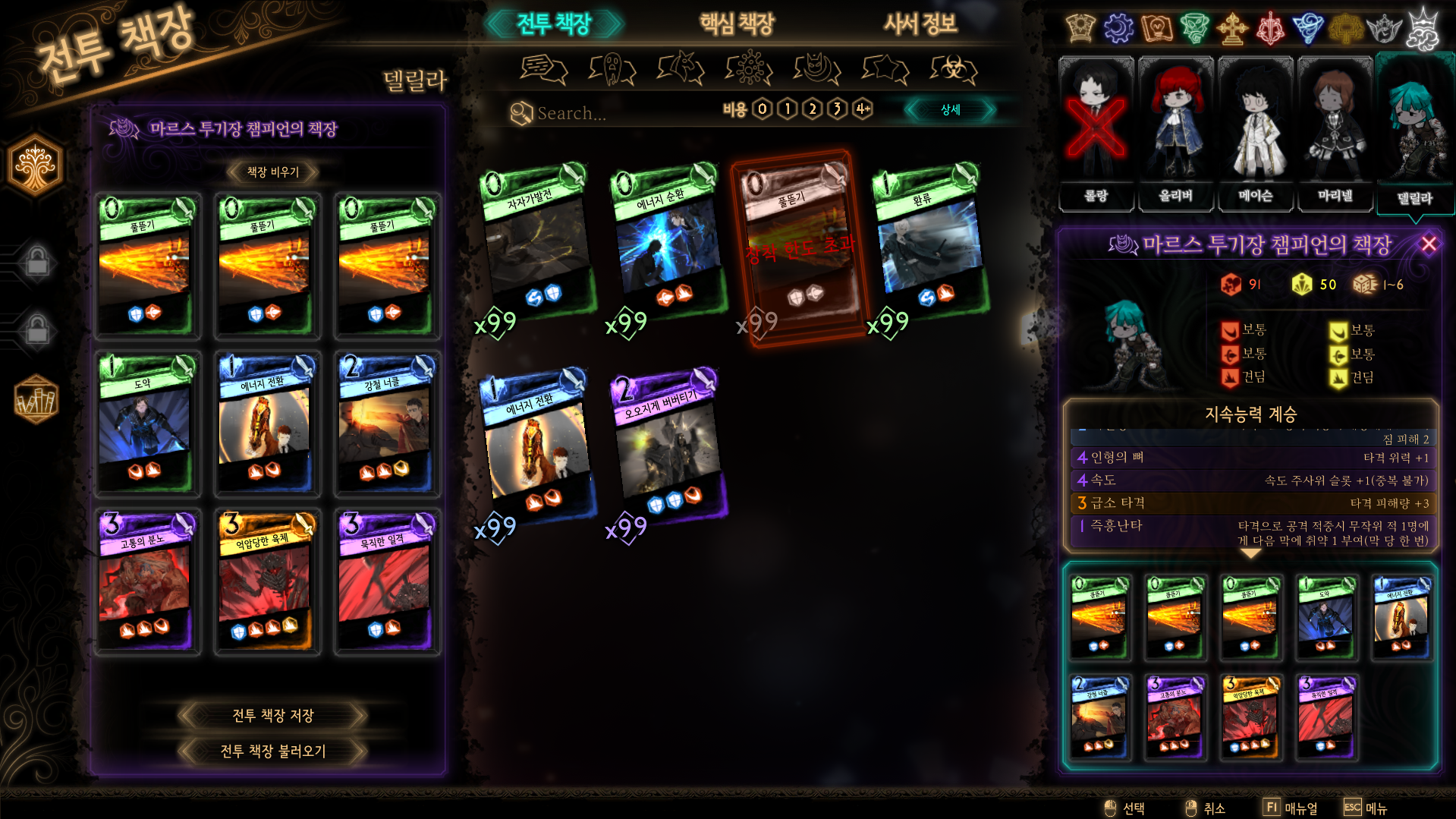Add the 오오지게 버티기 card
Viewport: 1456px width, 819px height.
point(668,448)
